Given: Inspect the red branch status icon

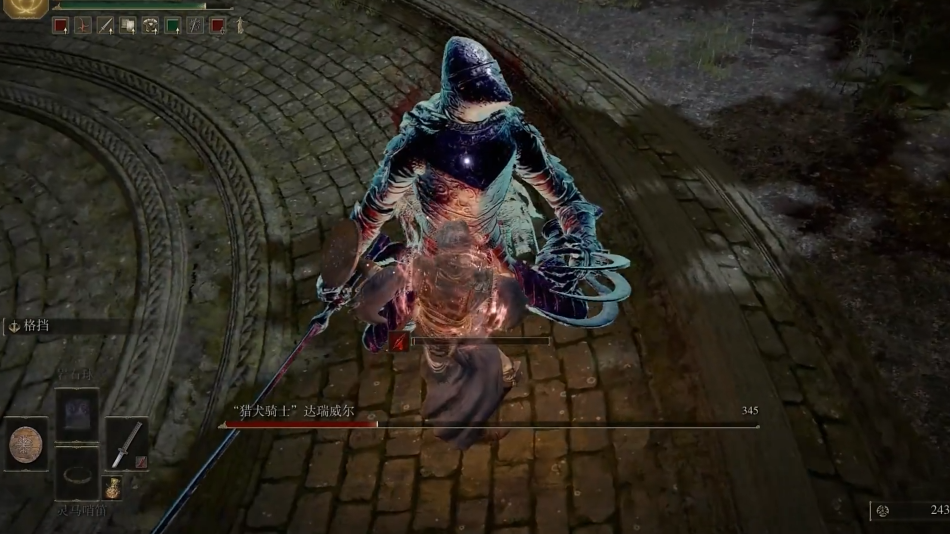Looking at the screenshot, I should 83,26.
